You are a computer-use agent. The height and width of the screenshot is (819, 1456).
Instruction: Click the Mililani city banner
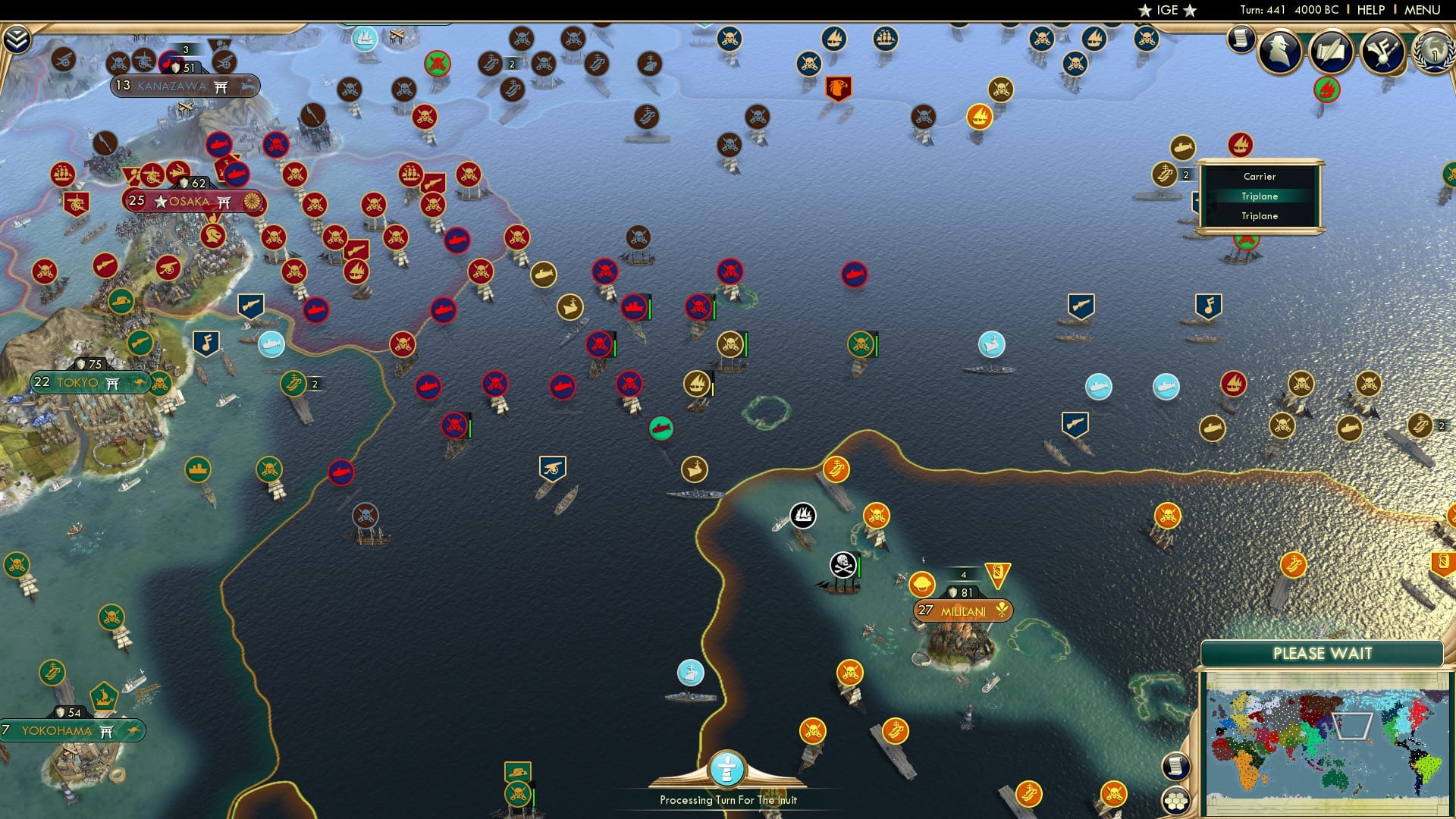962,609
